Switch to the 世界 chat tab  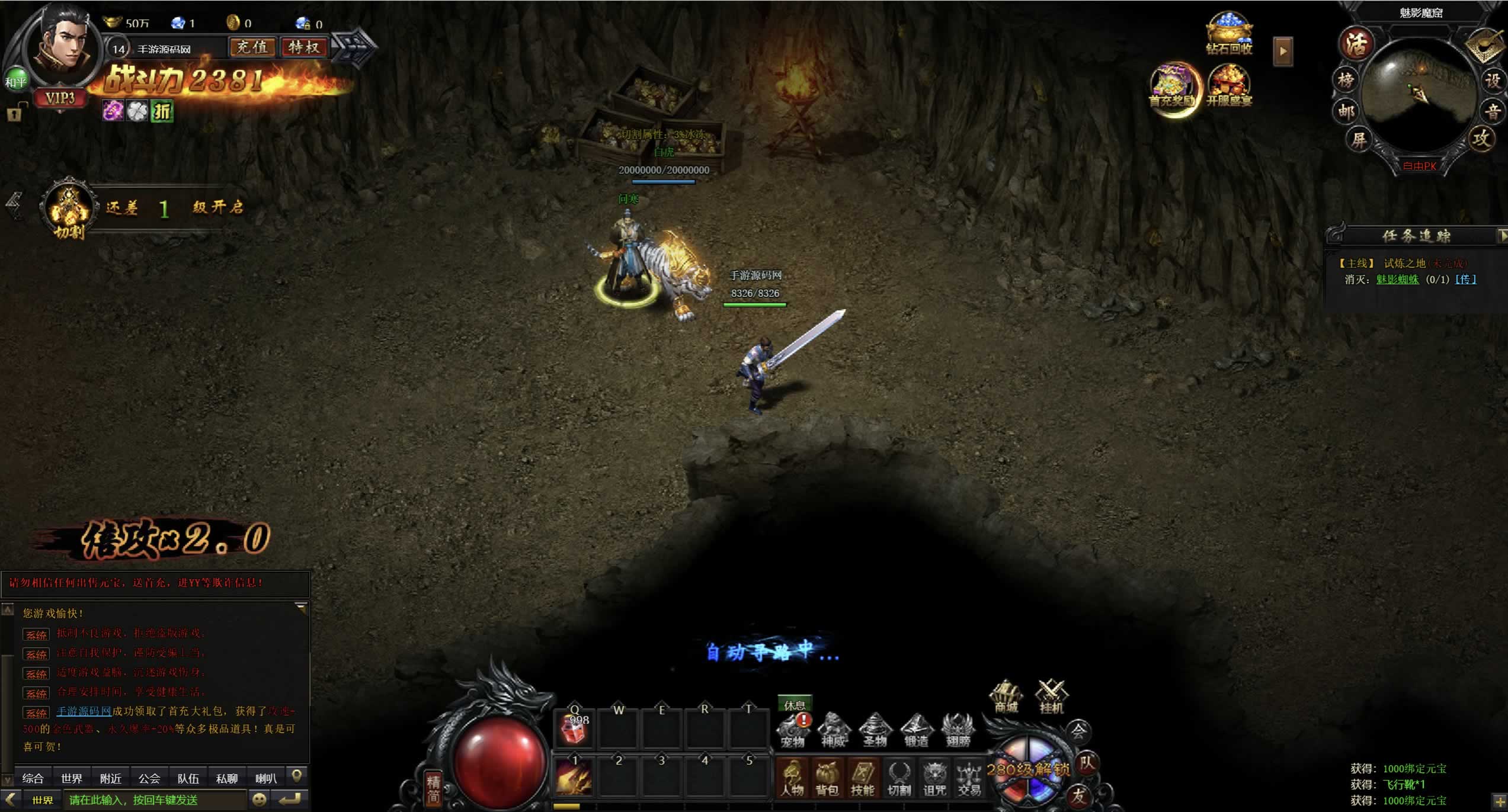click(x=72, y=778)
